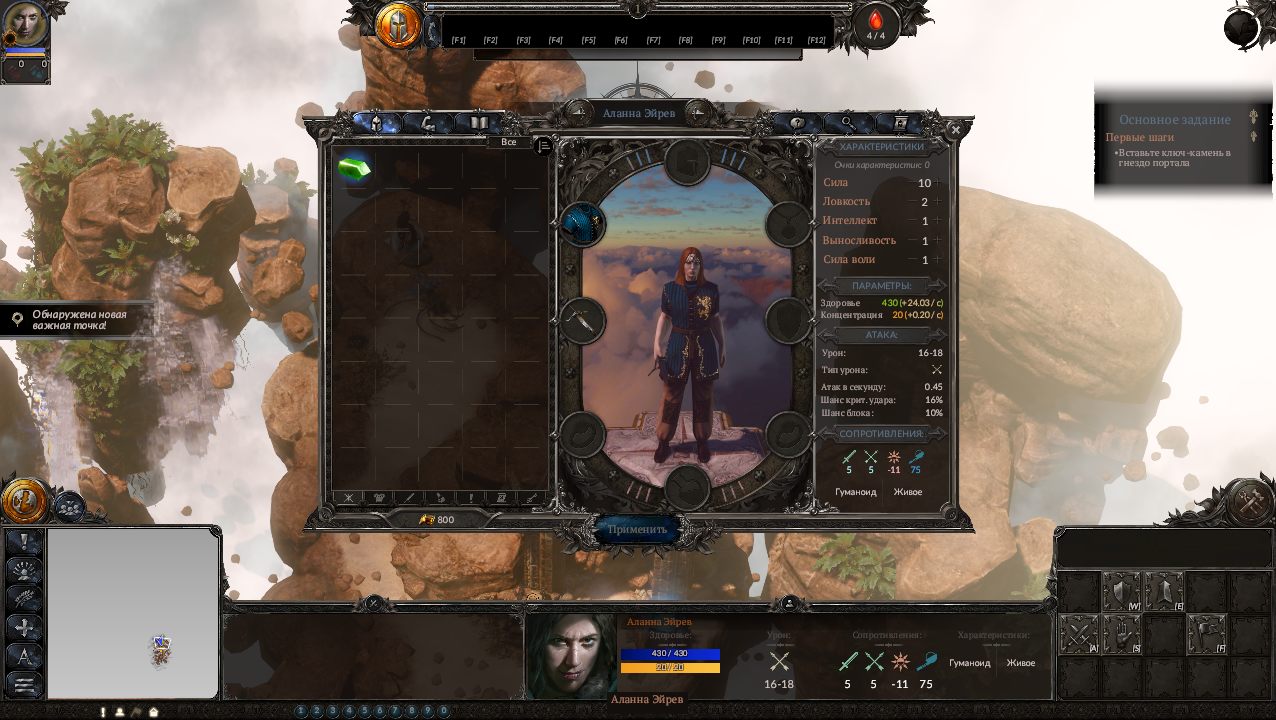This screenshot has width=1276, height=720.
Task: Close the character inventory window
Action: tap(955, 130)
